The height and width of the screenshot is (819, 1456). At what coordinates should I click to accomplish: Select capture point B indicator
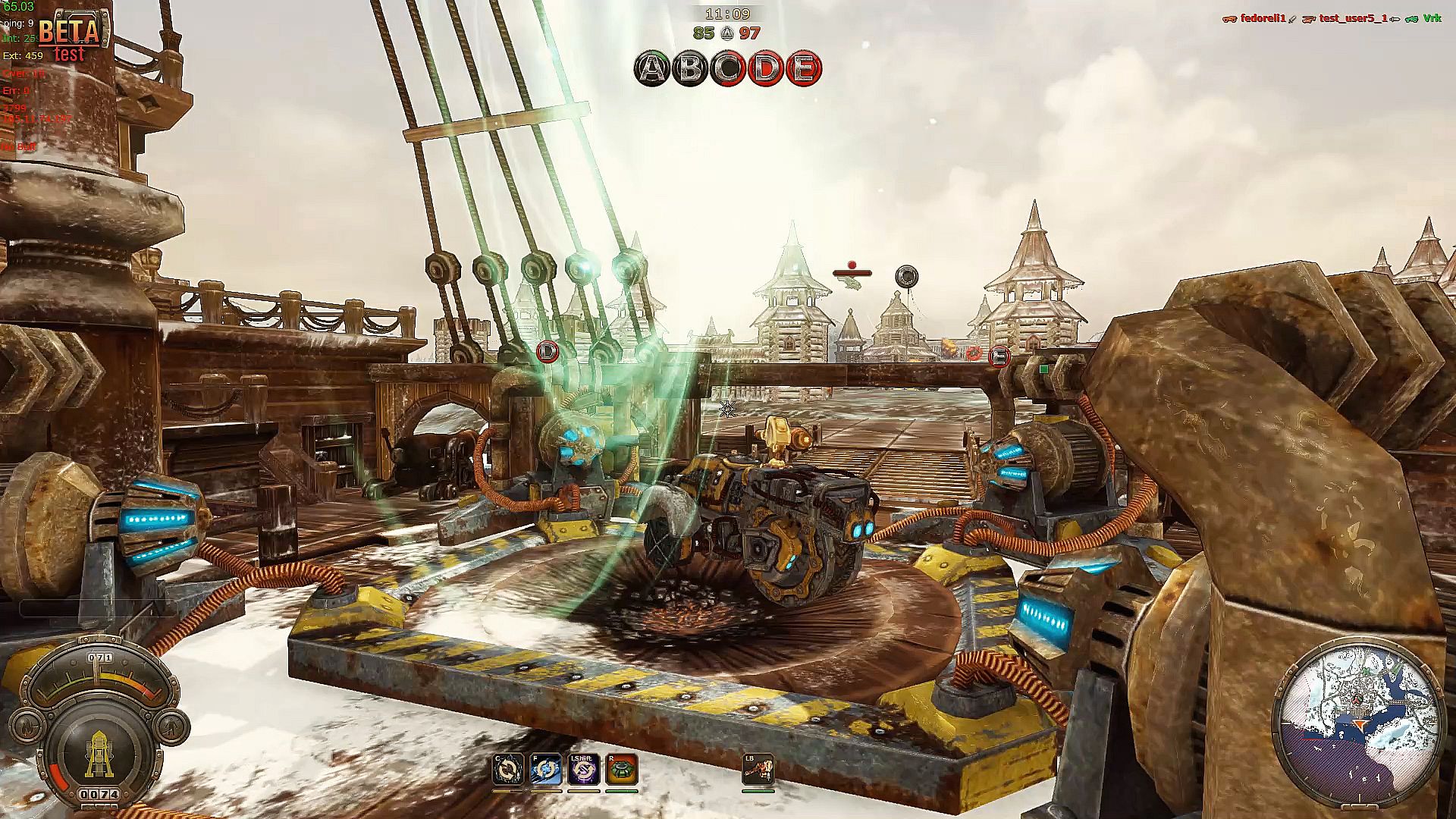click(x=690, y=69)
